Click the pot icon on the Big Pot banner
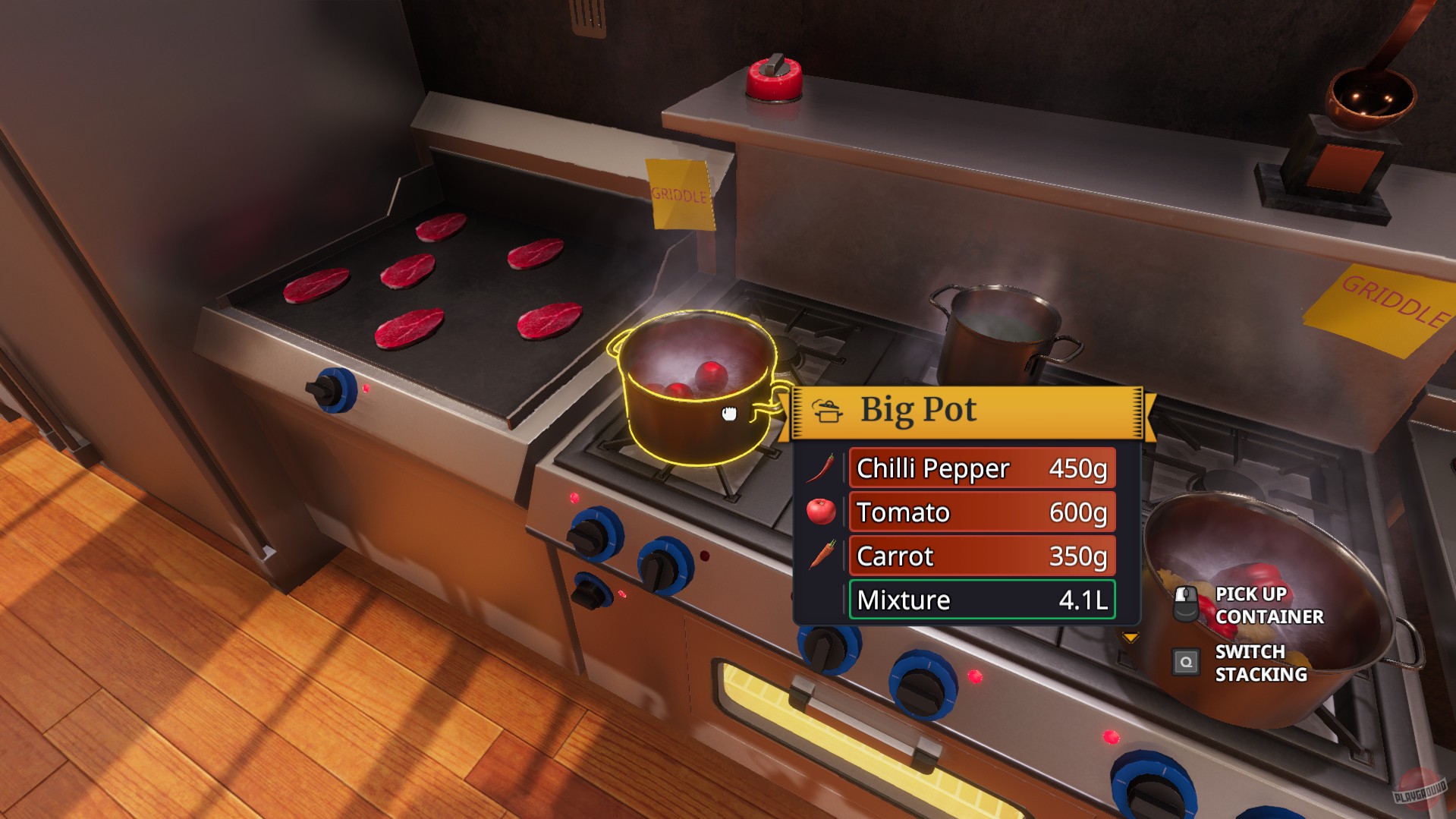The height and width of the screenshot is (819, 1456). point(829,411)
